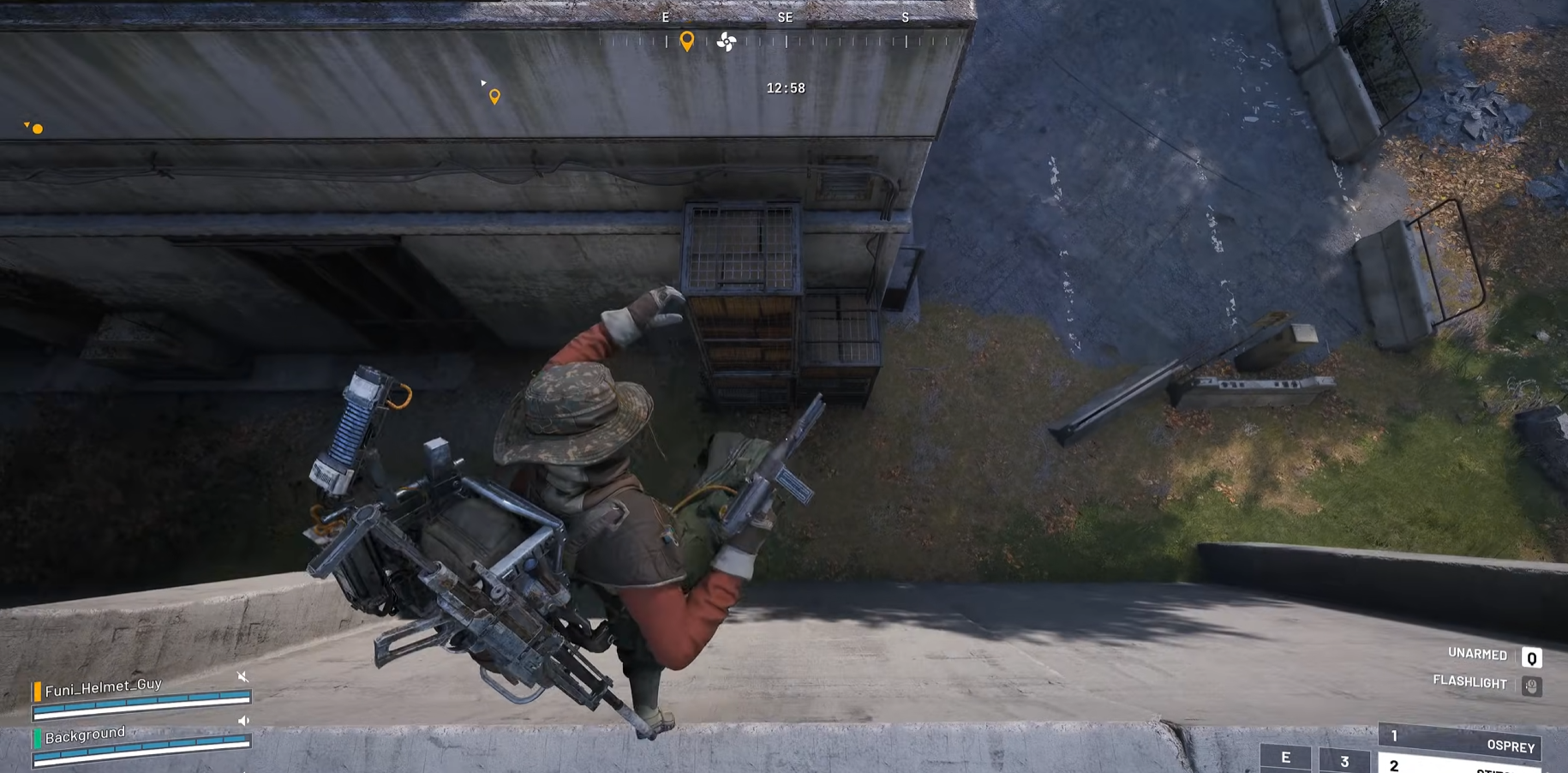Select the Background squad member name

click(x=85, y=734)
